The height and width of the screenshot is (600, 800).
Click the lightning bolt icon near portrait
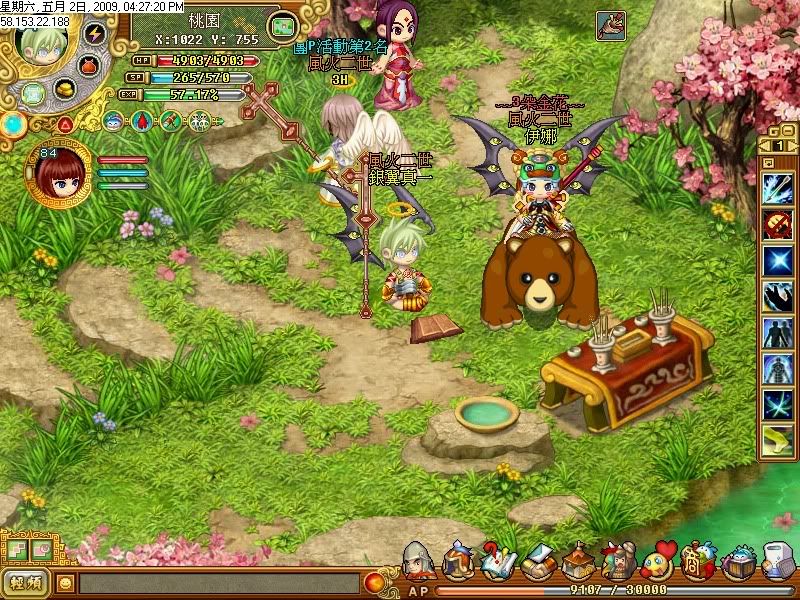[95, 33]
